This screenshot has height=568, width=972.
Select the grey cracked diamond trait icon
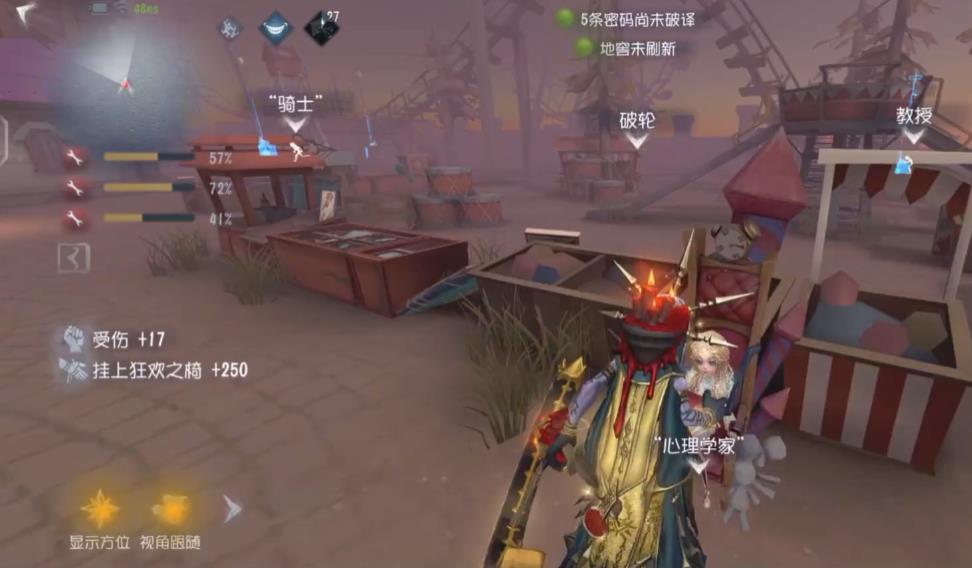(x=231, y=28)
